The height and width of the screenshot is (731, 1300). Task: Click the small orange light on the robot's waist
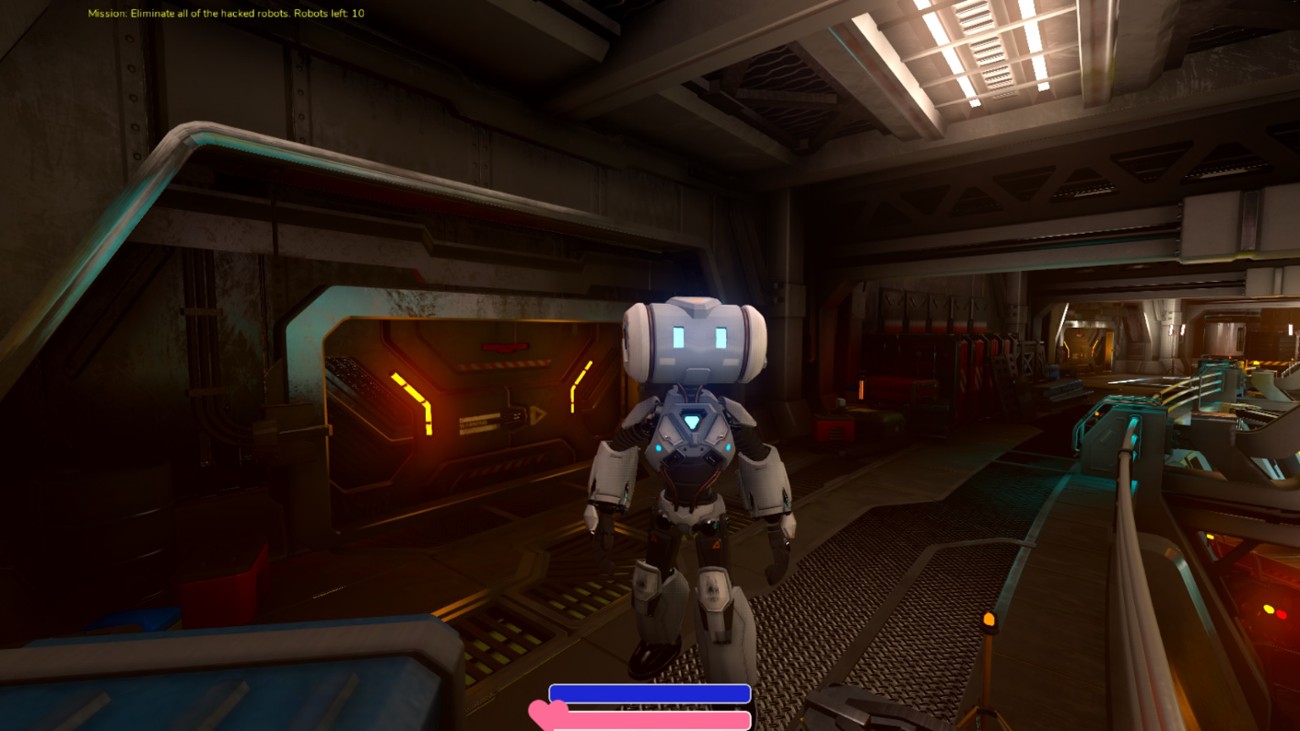click(x=715, y=544)
